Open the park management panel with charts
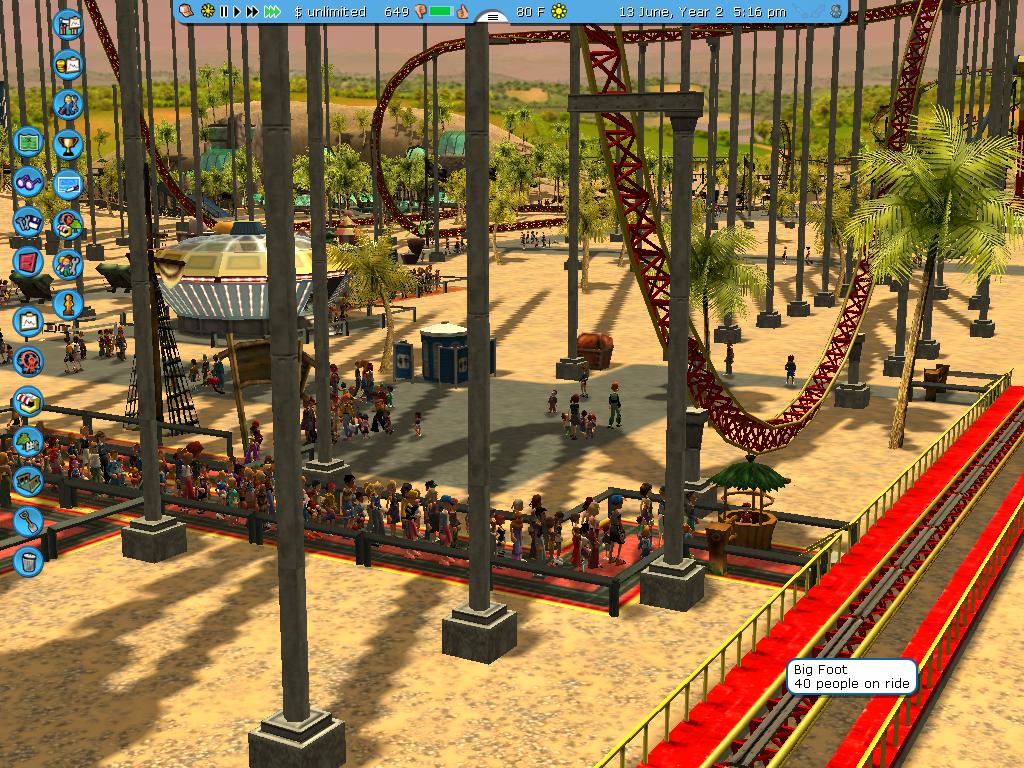Viewport: 1024px width, 768px height. tap(68, 24)
